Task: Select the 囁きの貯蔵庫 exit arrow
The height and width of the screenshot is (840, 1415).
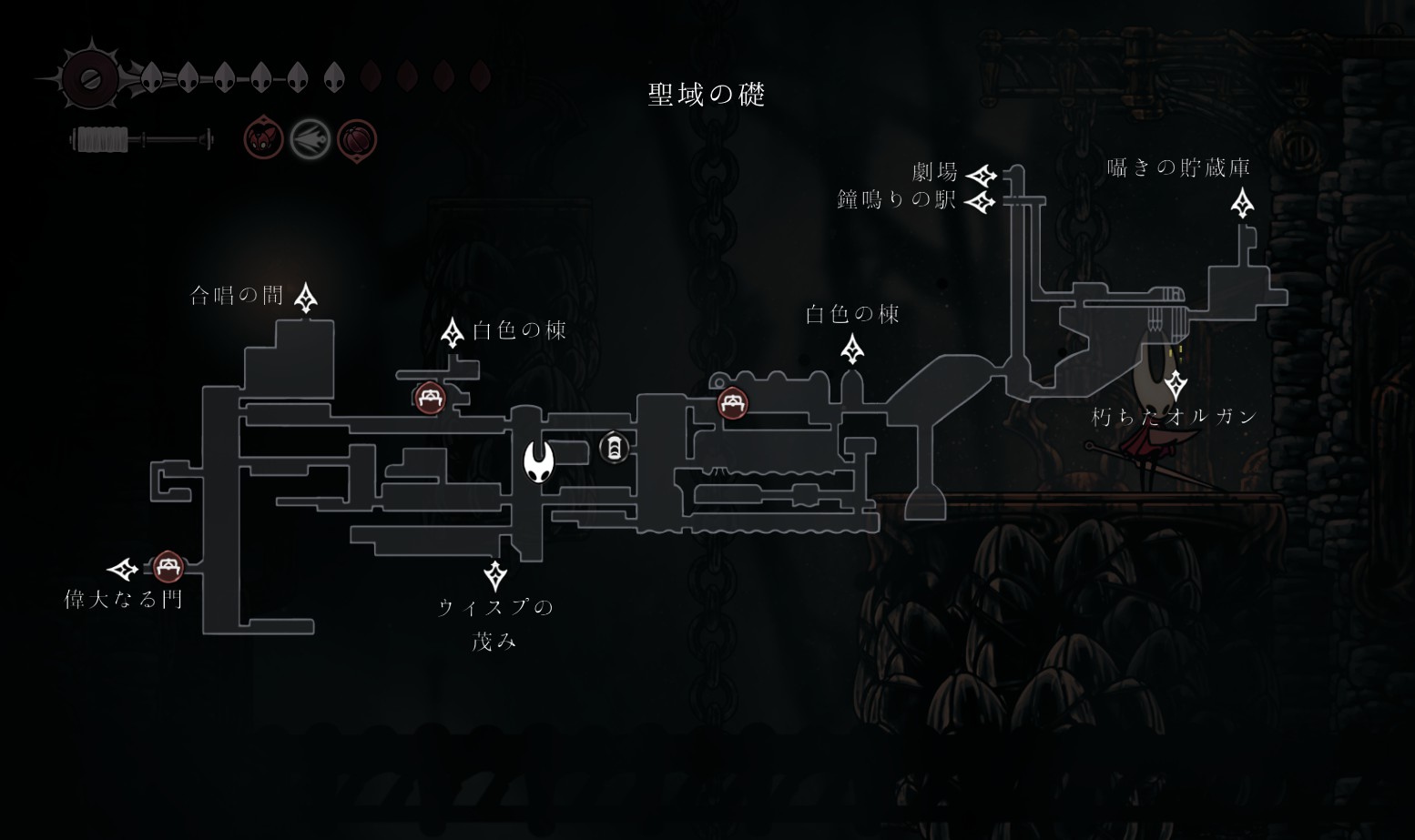Action: [x=1242, y=204]
